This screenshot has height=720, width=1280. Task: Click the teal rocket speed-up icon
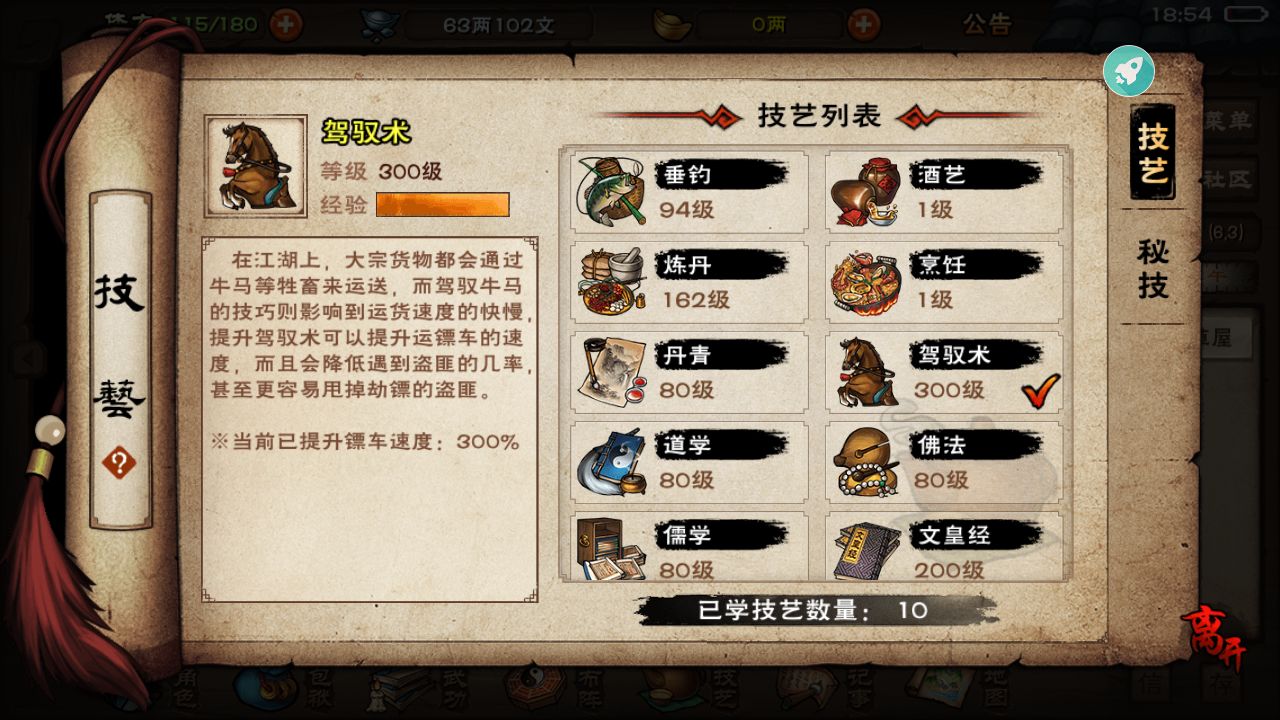click(x=1128, y=70)
